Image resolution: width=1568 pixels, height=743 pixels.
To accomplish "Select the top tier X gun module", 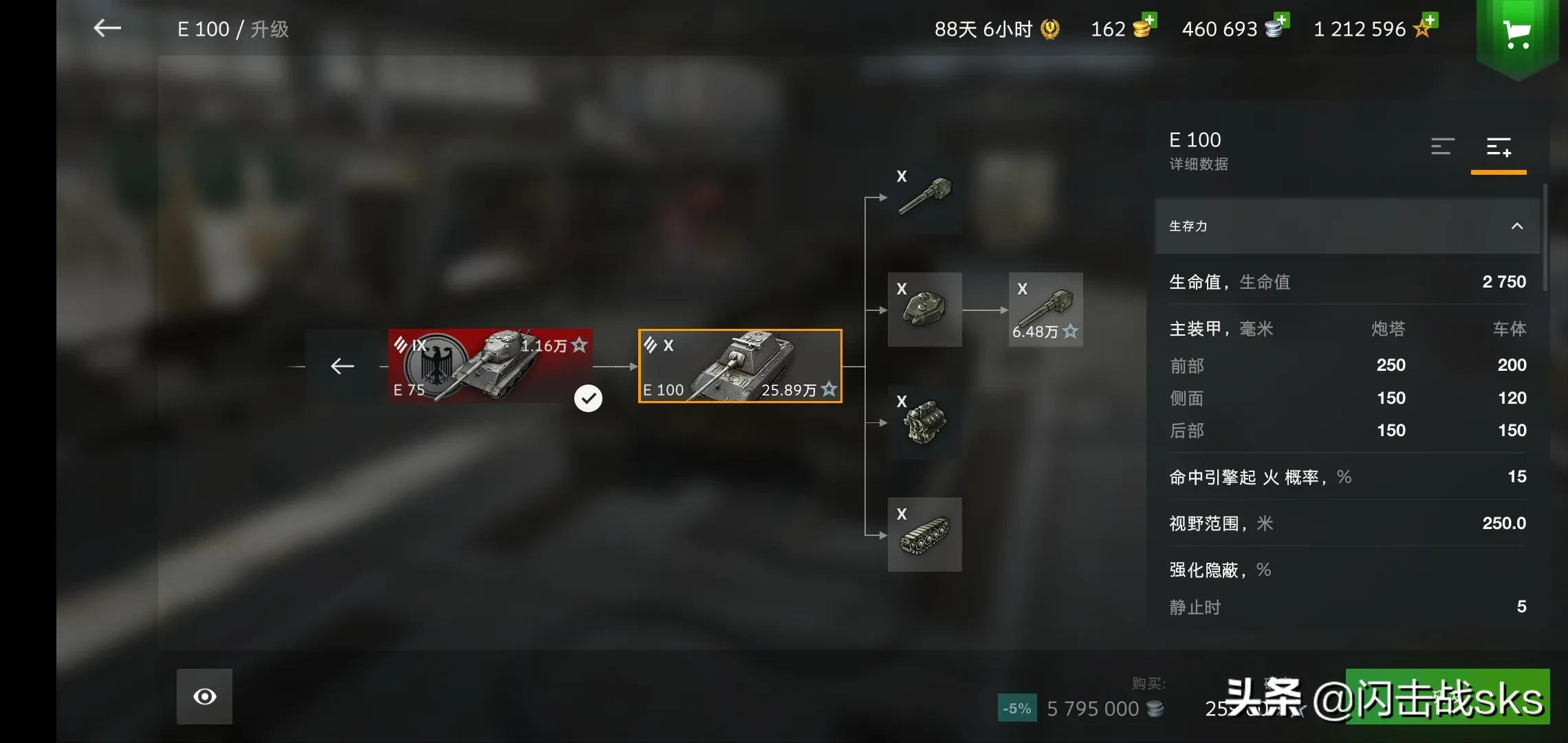I will (924, 197).
